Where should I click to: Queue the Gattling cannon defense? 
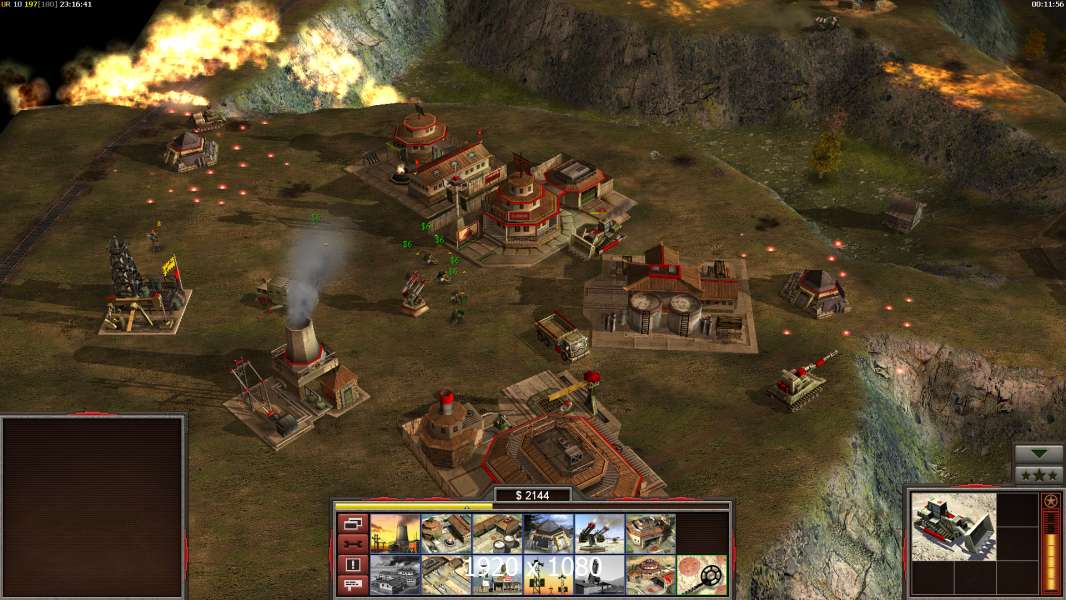pos(599,534)
